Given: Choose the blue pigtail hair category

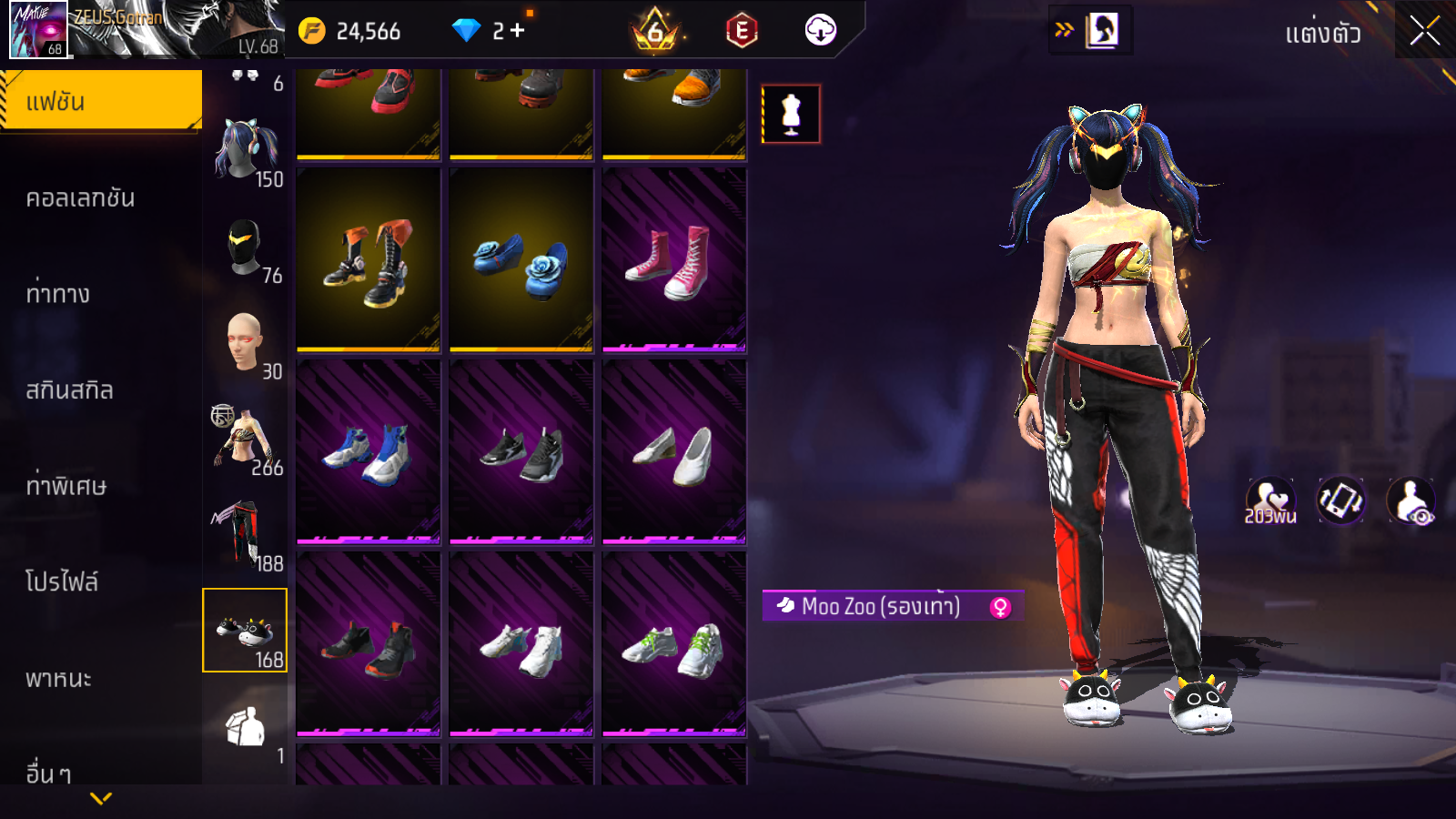Looking at the screenshot, I should tap(245, 150).
